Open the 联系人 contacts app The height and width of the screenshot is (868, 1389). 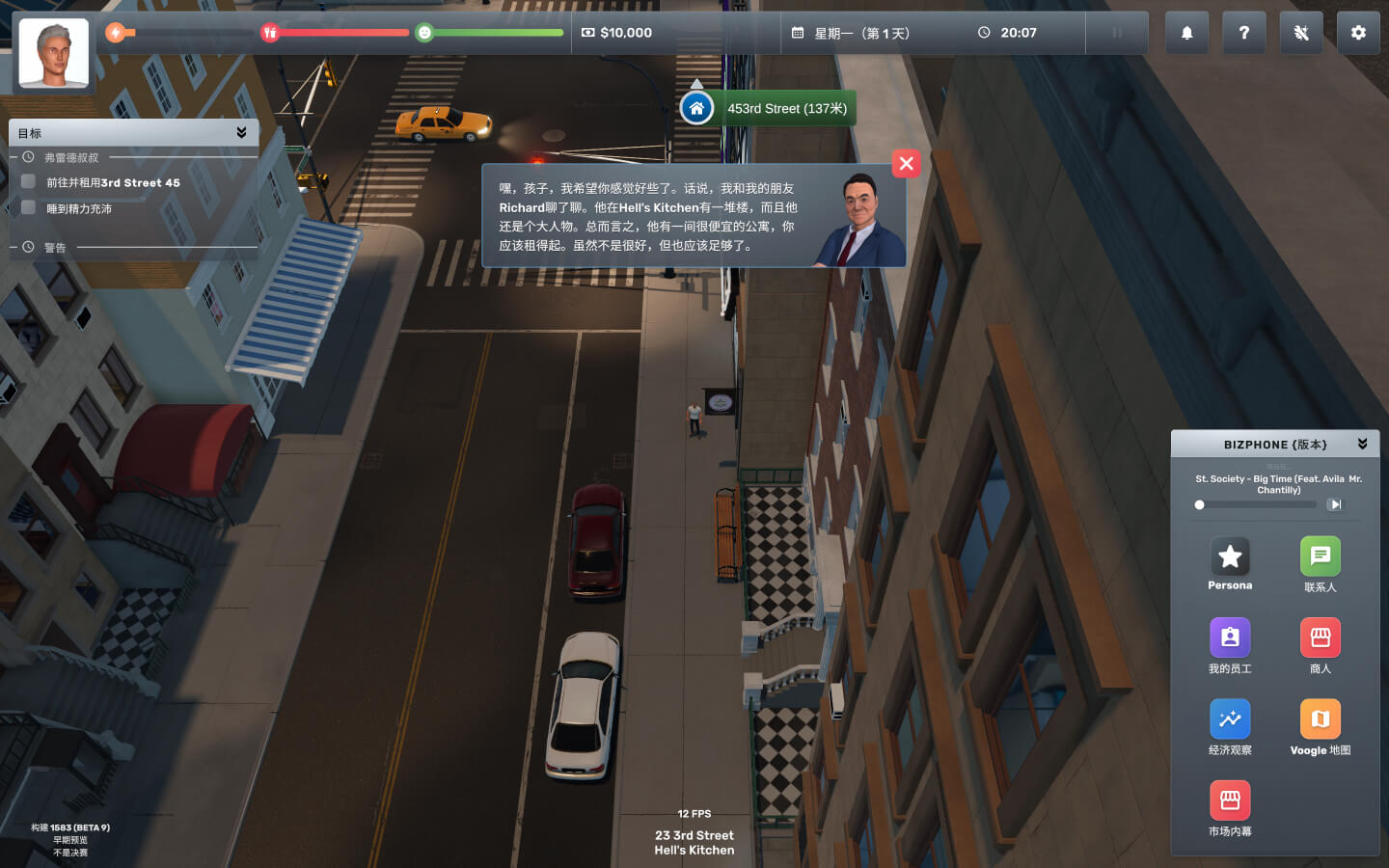[x=1320, y=556]
